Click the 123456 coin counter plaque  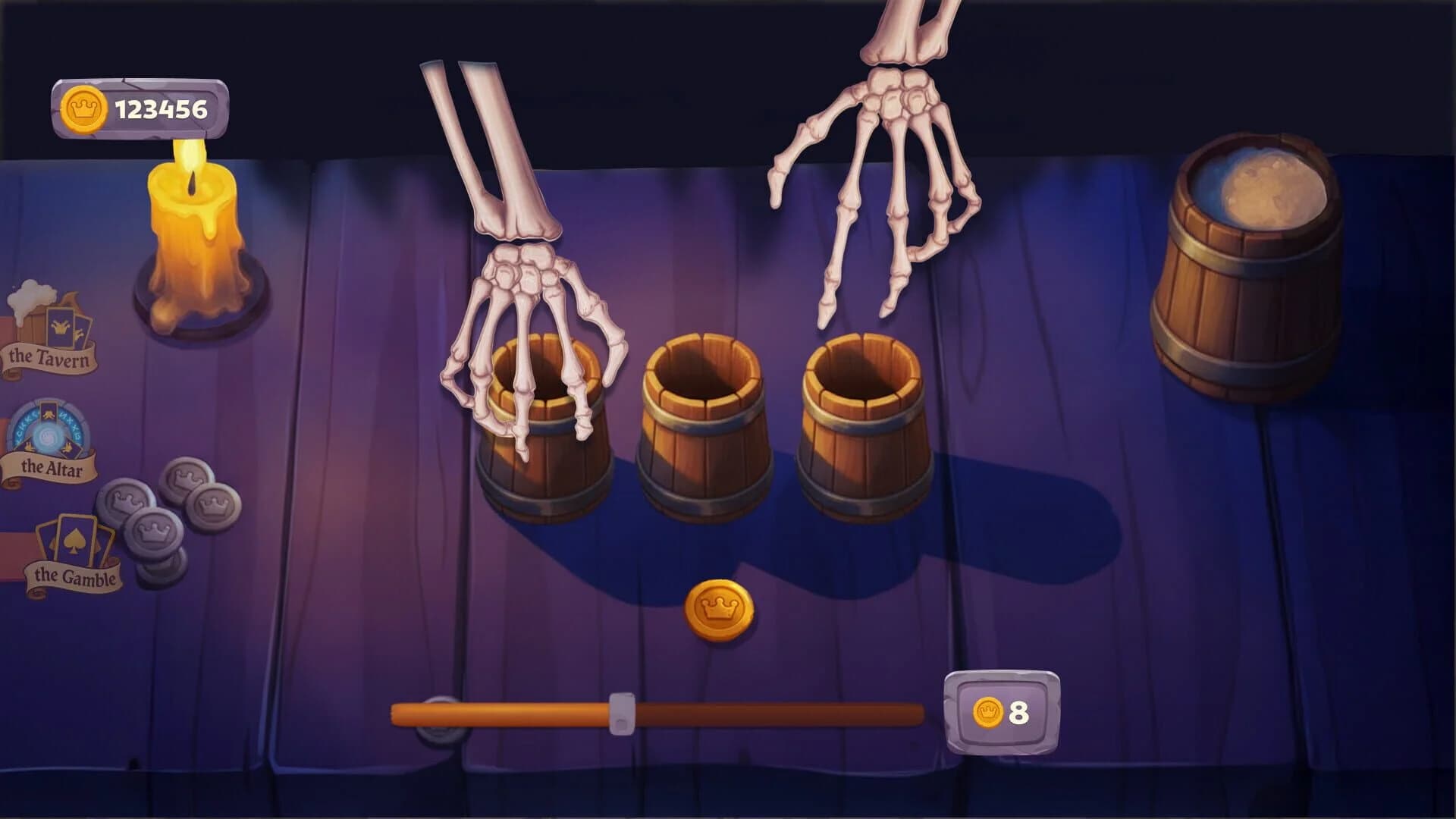(140, 108)
